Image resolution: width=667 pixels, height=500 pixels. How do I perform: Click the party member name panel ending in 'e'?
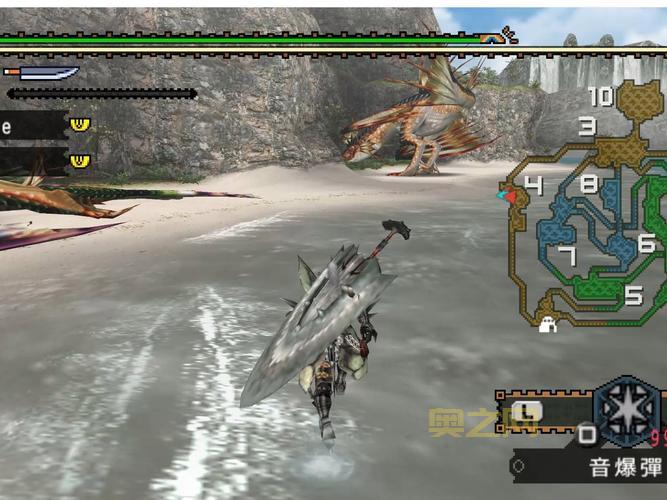[30, 125]
